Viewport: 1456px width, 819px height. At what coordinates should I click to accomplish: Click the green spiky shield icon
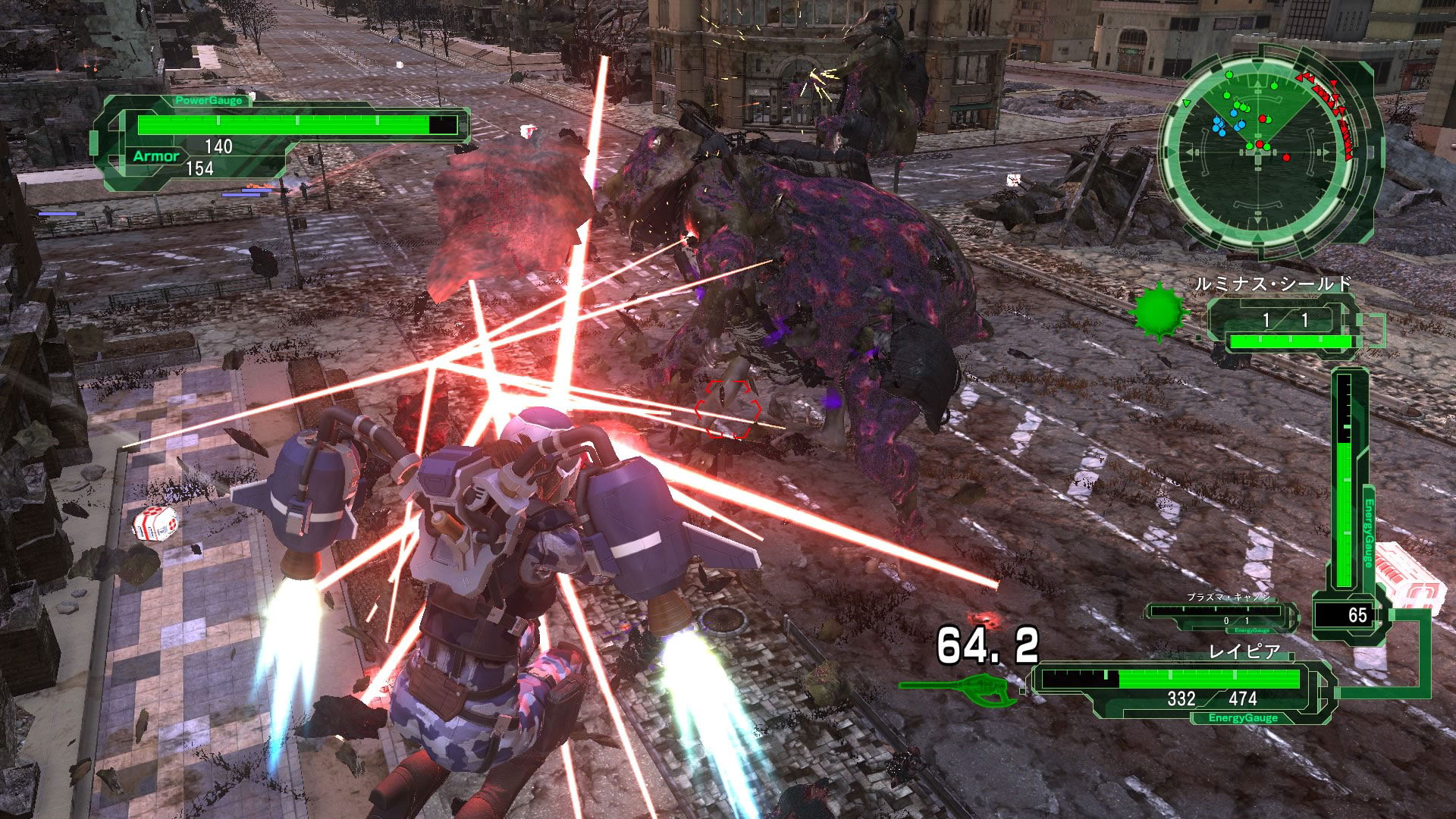pyautogui.click(x=1158, y=312)
